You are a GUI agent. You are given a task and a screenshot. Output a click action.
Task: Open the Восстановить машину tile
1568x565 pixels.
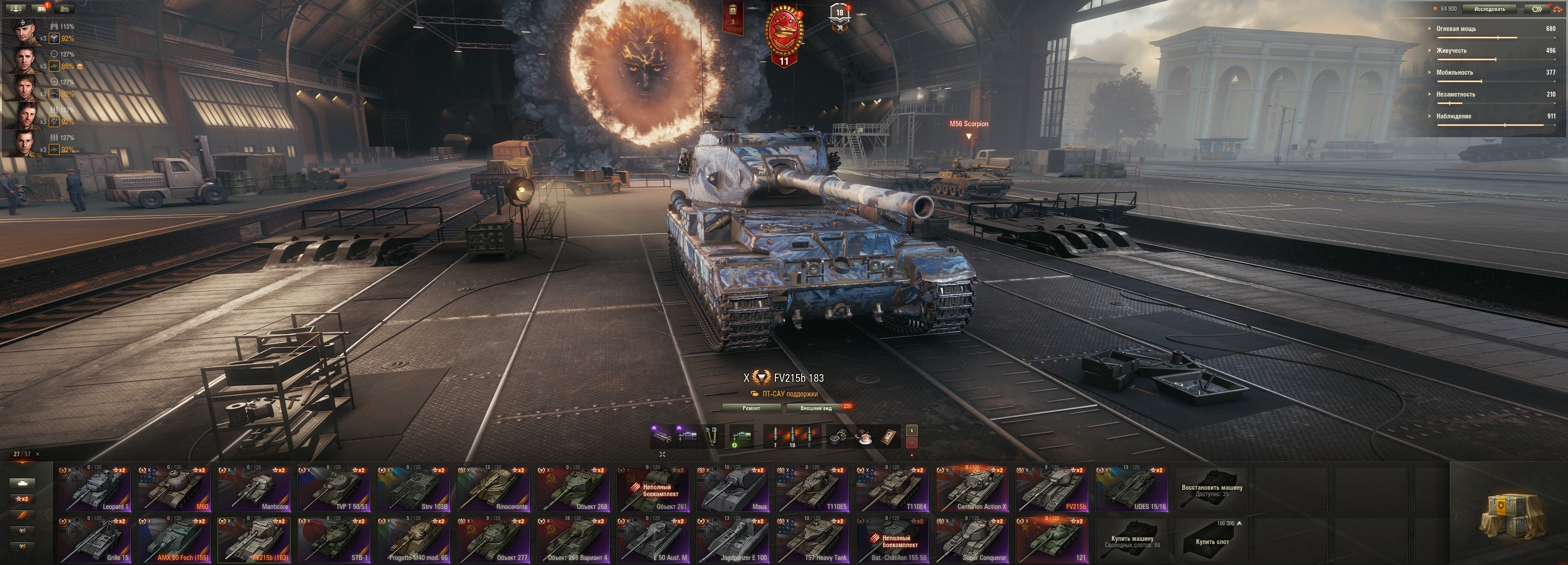[x=1211, y=489]
